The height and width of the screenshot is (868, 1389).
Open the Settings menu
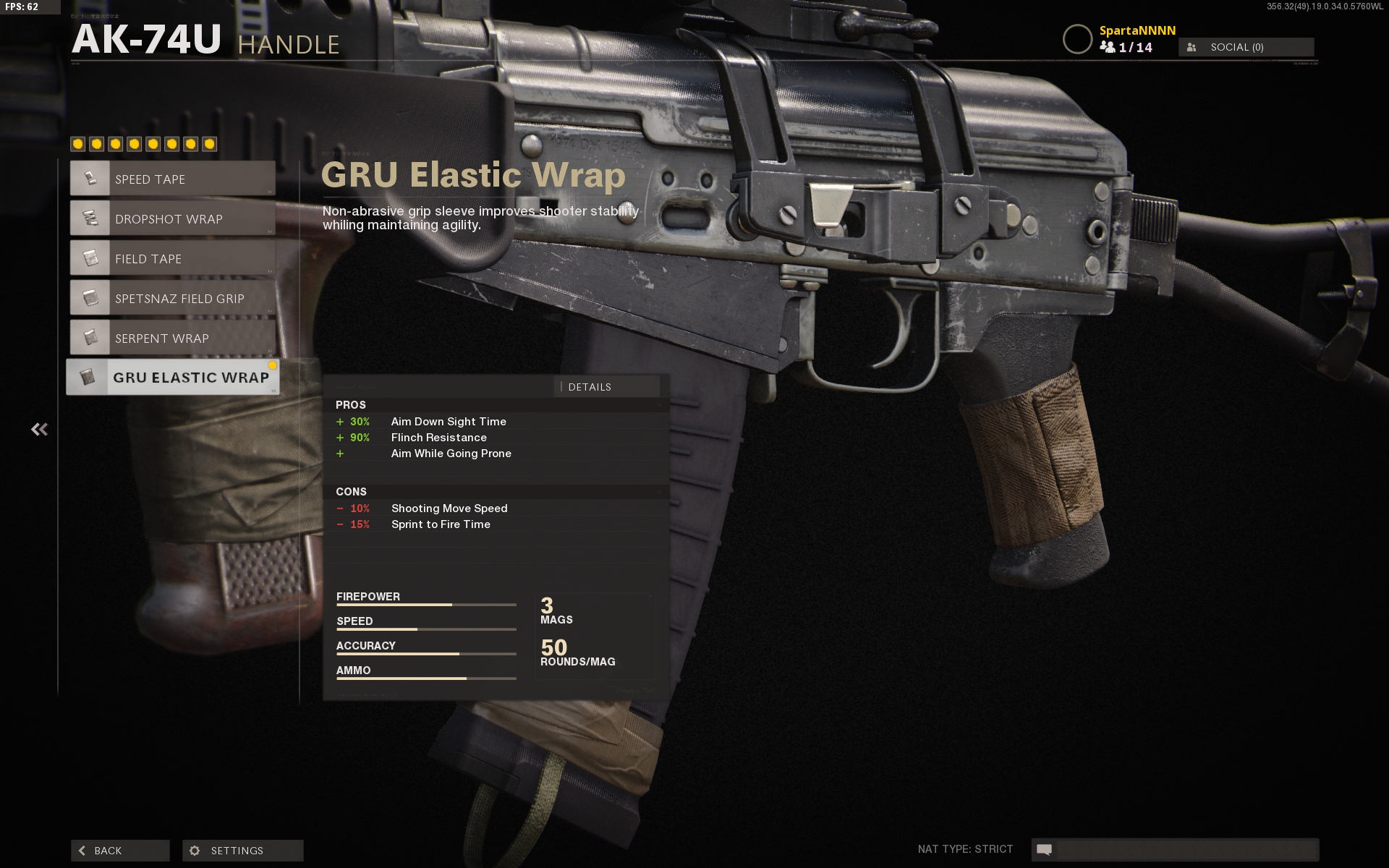coord(242,851)
